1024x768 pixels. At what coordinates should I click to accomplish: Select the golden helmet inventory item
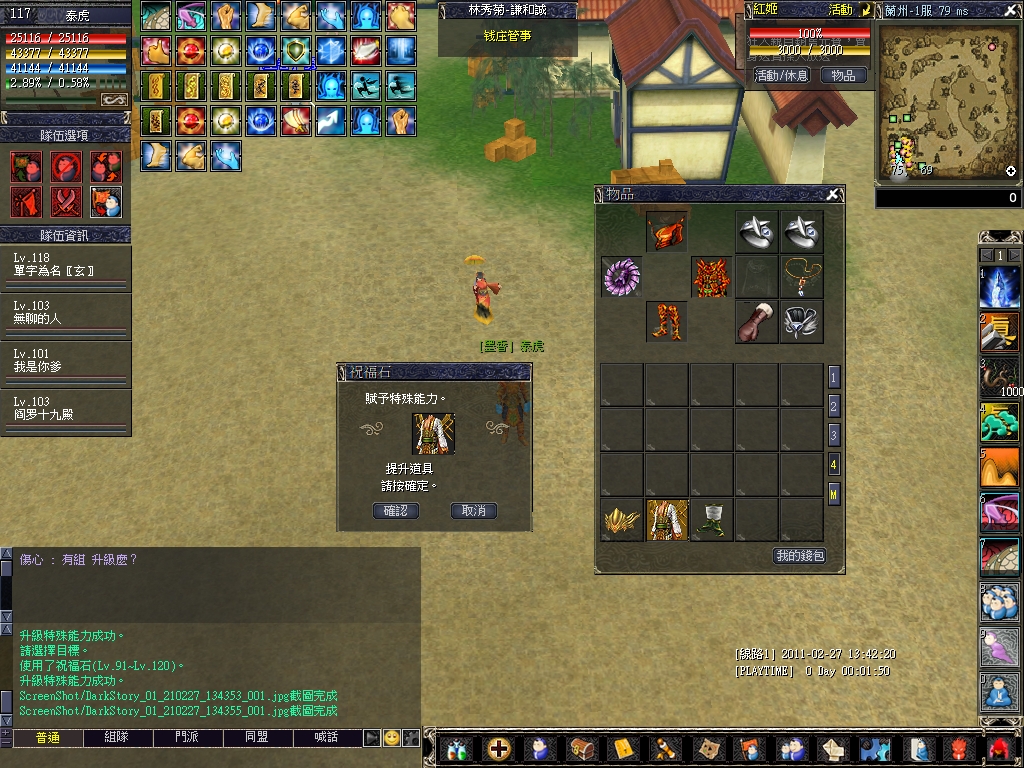point(622,520)
